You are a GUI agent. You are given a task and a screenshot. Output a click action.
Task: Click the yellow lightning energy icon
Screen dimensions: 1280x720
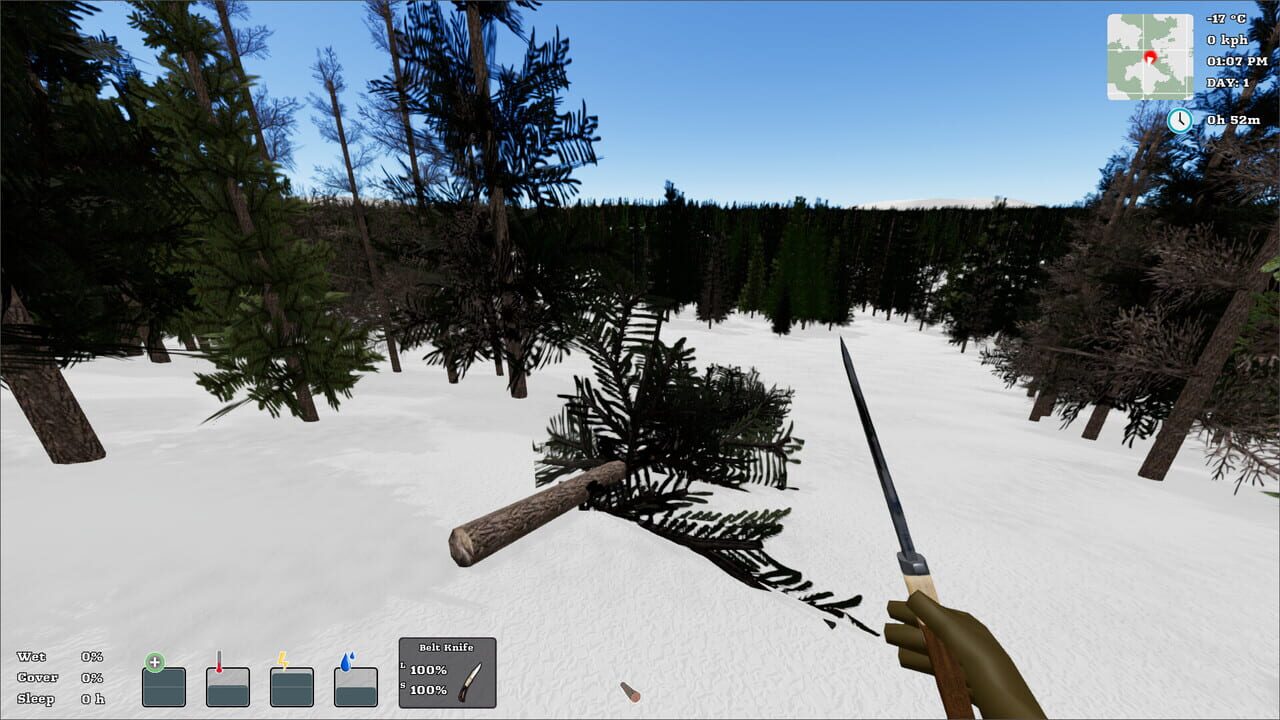coord(283,660)
